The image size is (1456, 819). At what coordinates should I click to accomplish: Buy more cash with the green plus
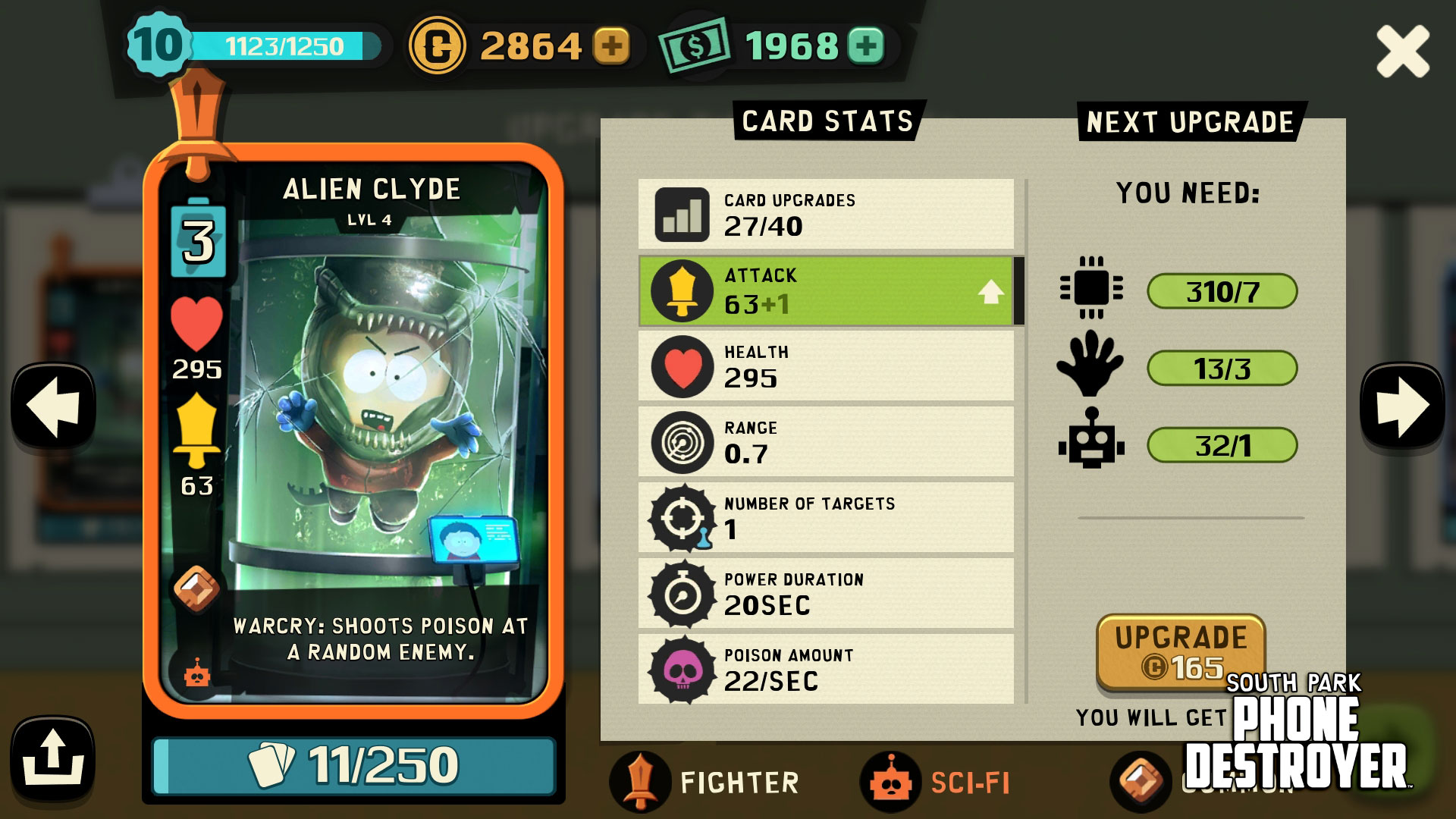click(866, 46)
